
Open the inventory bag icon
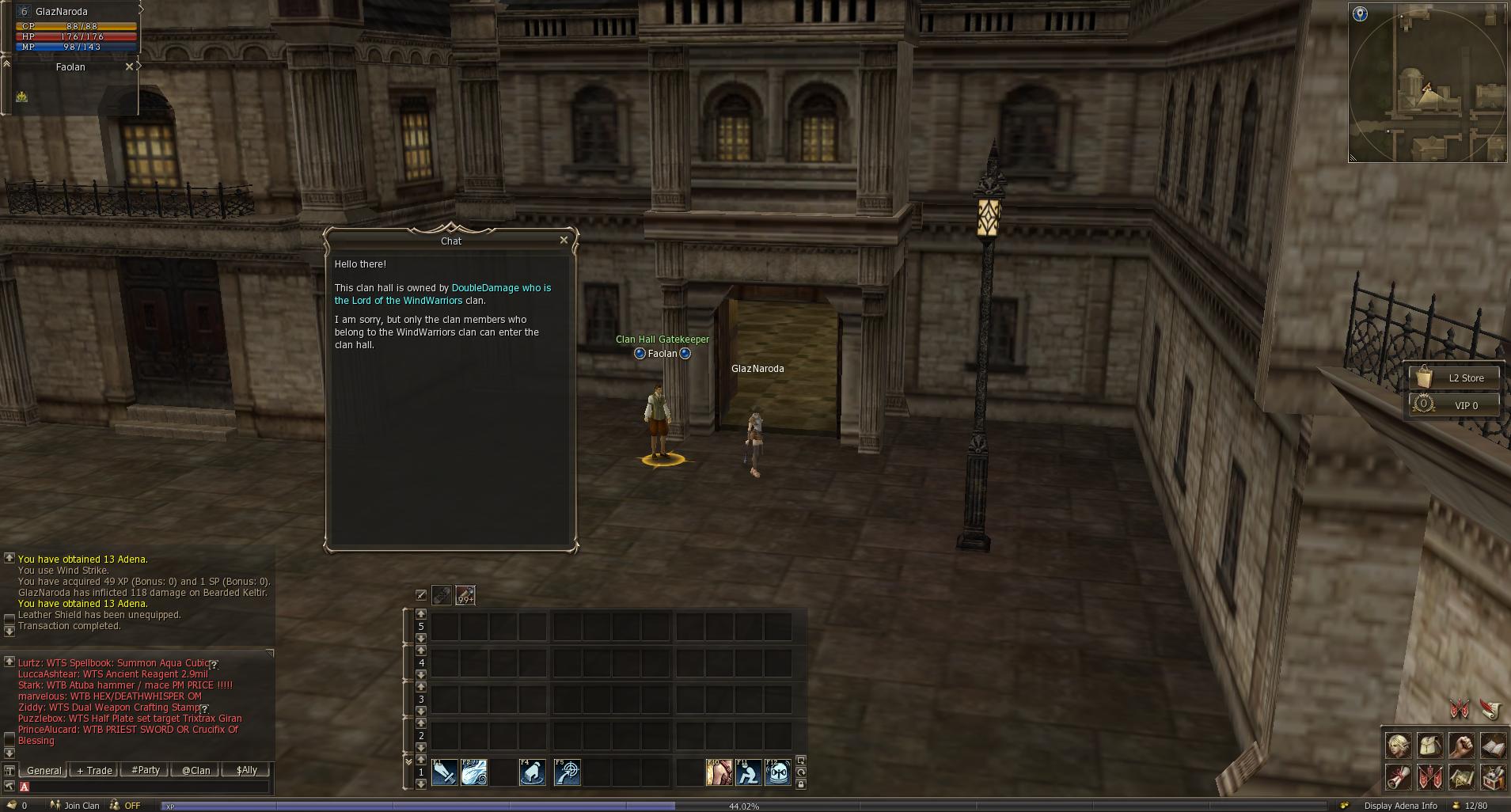[x=1429, y=746]
